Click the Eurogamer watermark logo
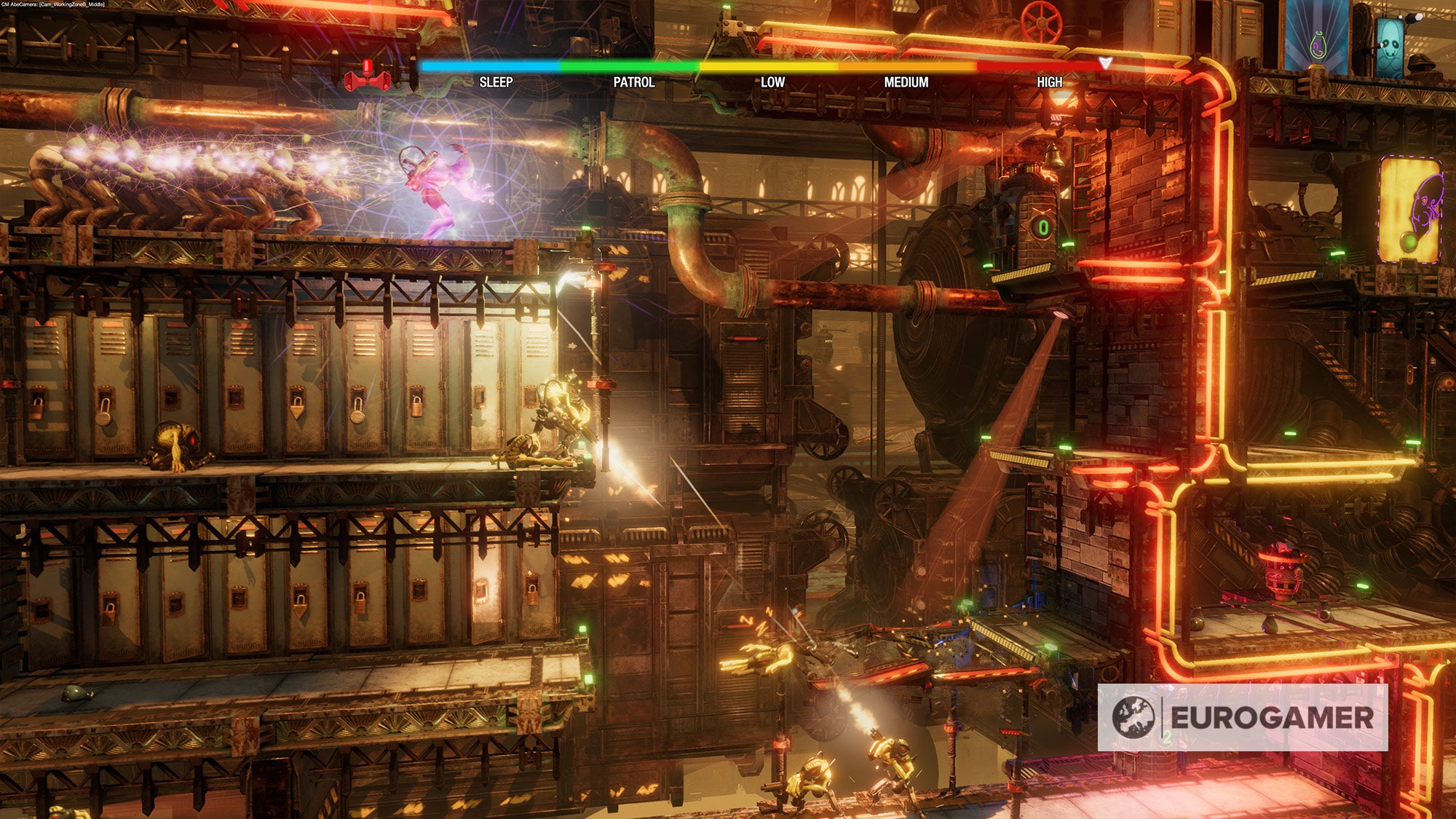The height and width of the screenshot is (819, 1456). (x=1242, y=717)
